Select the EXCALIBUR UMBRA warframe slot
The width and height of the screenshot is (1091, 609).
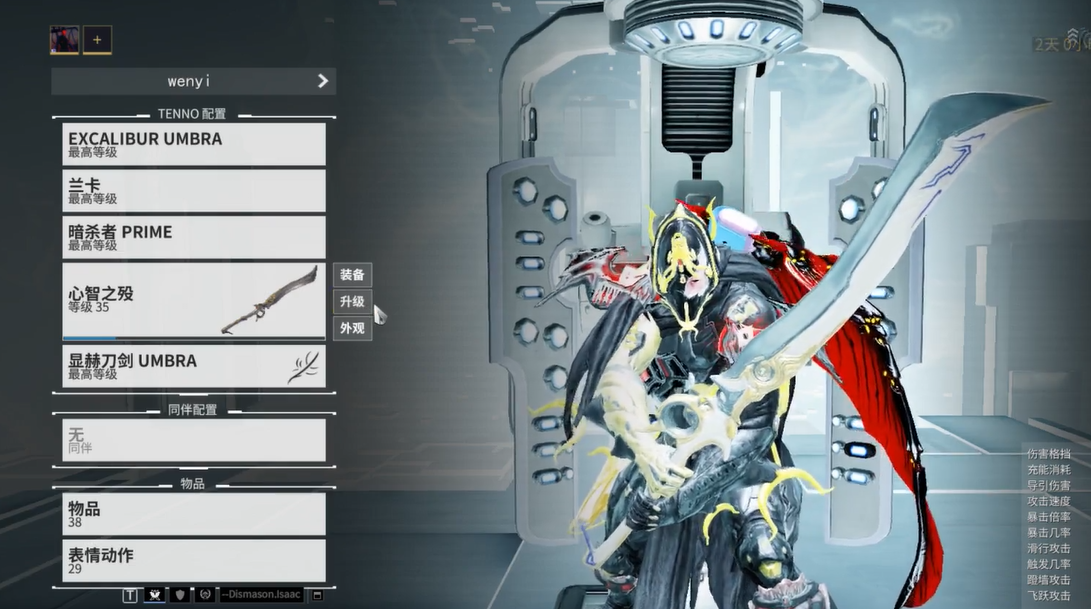[193, 144]
